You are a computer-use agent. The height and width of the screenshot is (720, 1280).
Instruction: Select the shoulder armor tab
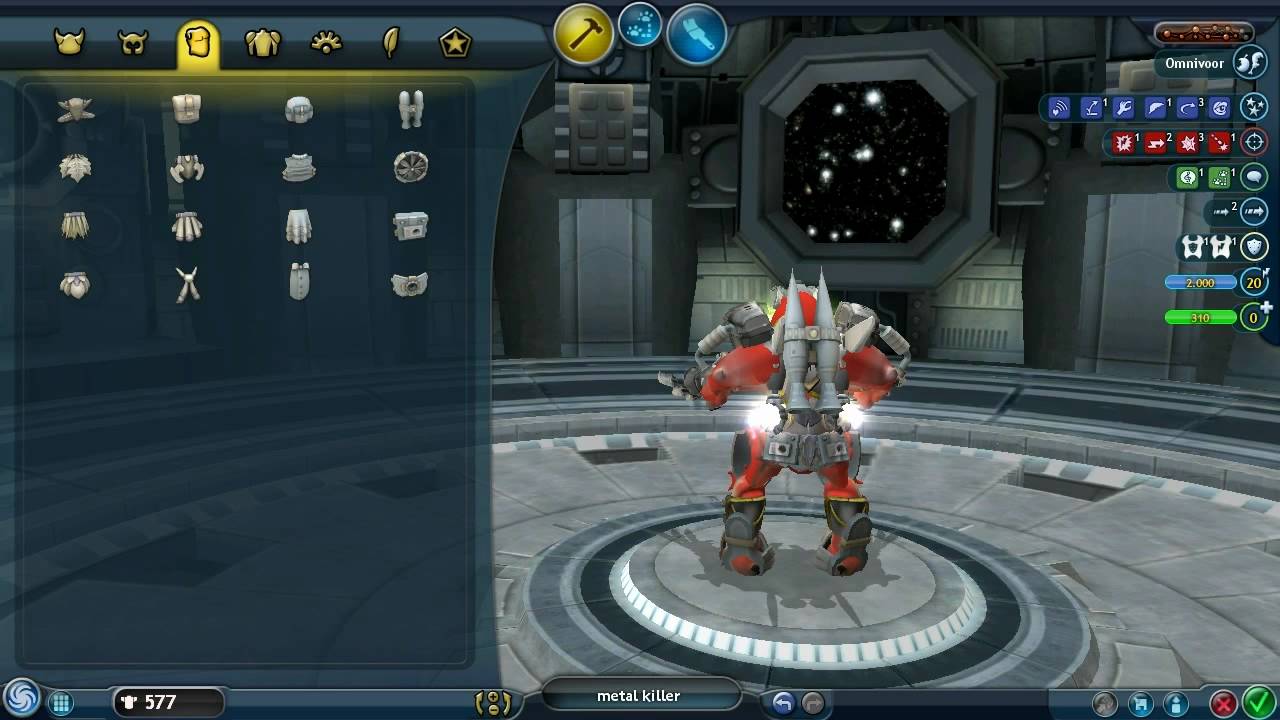[x=262, y=43]
